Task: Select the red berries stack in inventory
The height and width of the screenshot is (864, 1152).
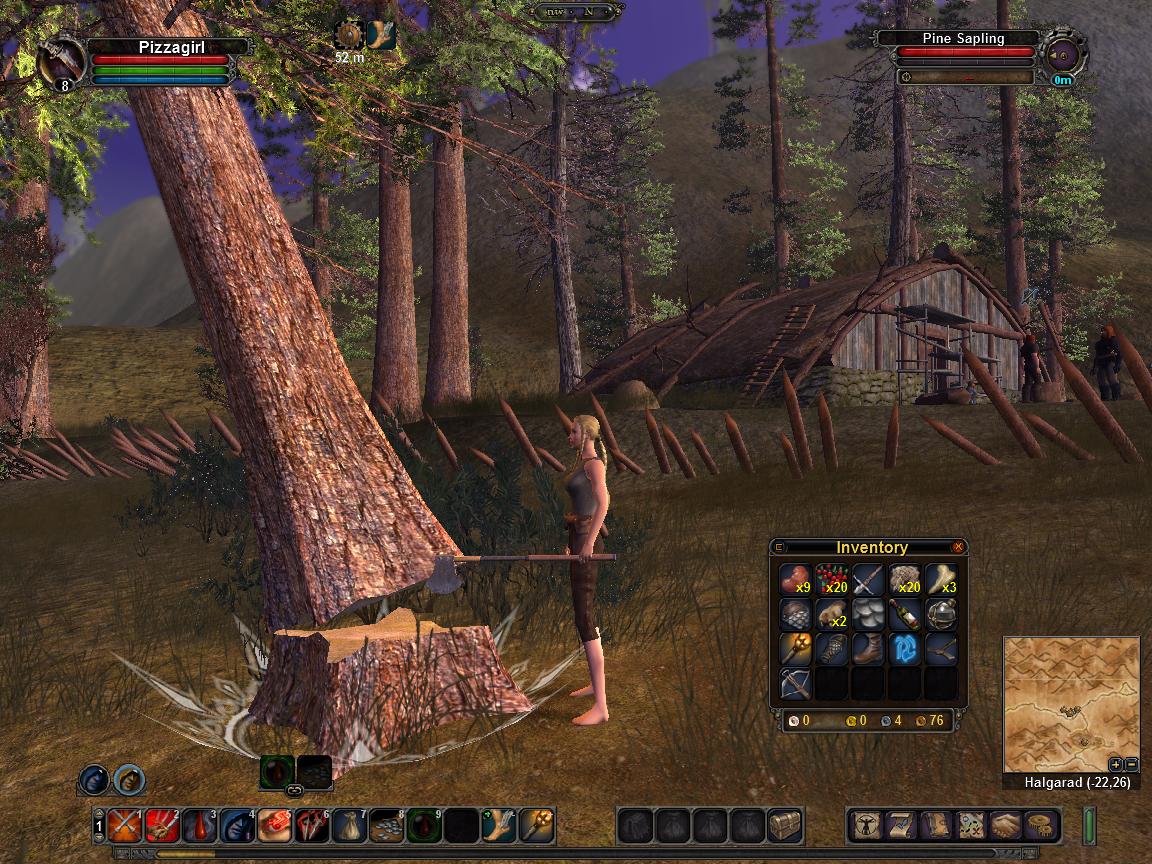Action: 832,580
